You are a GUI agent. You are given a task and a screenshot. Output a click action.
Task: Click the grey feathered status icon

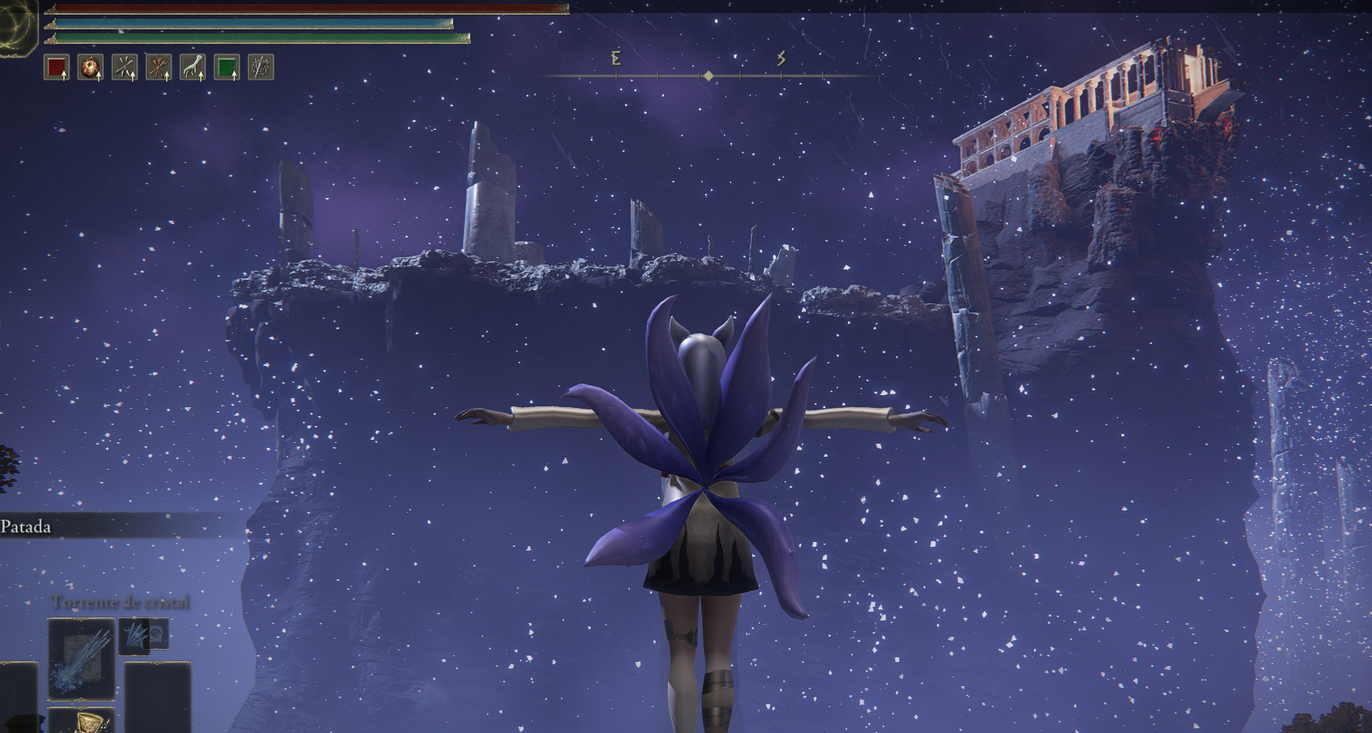pyautogui.click(x=260, y=67)
